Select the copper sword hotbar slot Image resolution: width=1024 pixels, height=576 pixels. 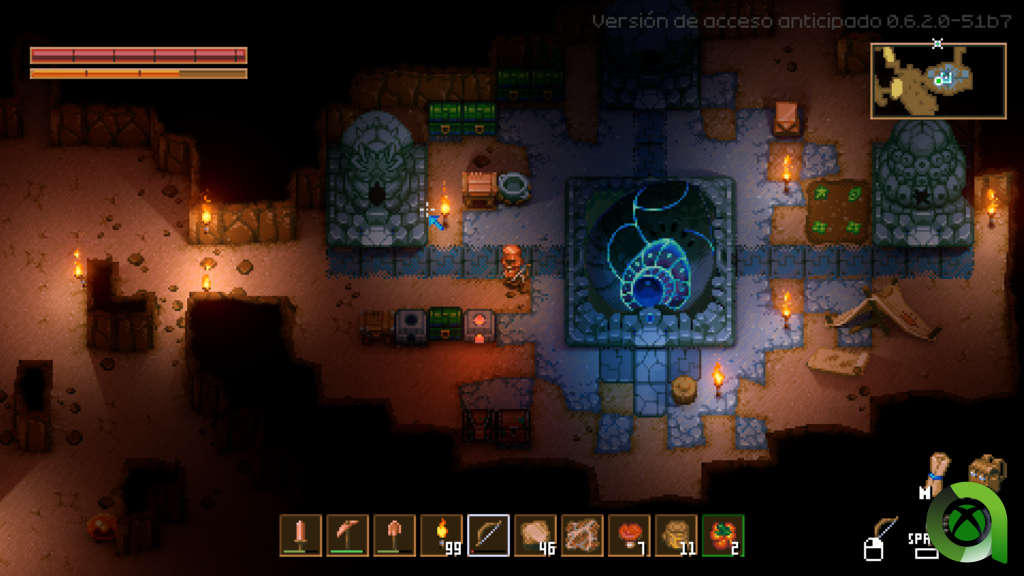(x=300, y=535)
